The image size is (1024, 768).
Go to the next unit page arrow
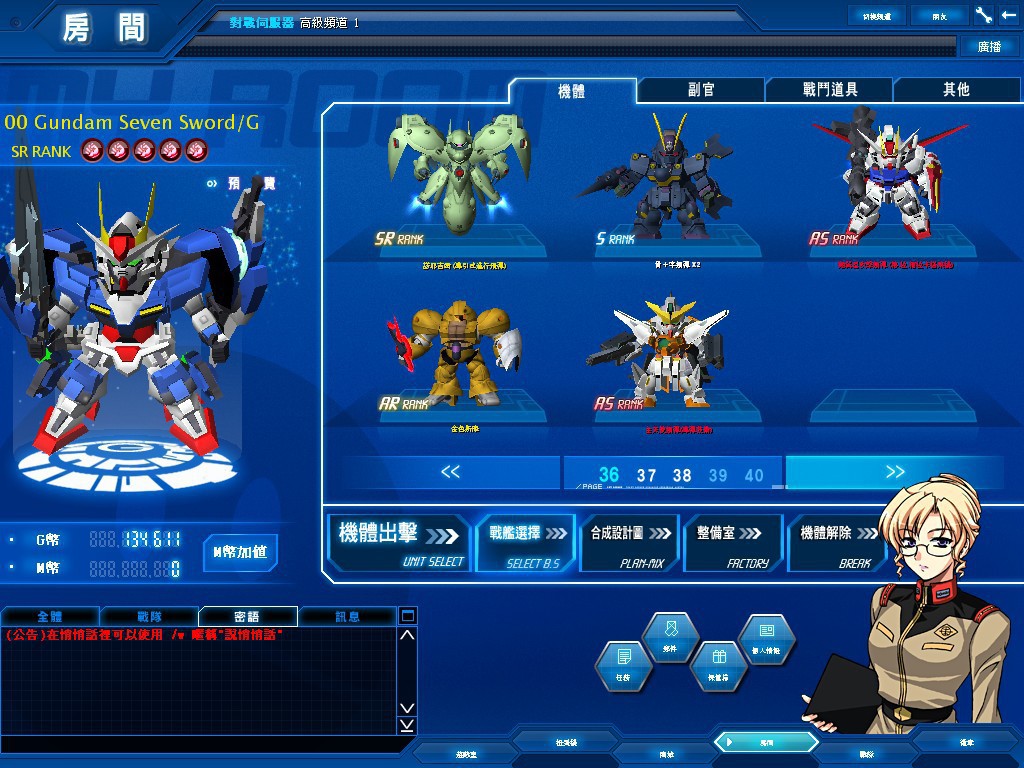[894, 472]
